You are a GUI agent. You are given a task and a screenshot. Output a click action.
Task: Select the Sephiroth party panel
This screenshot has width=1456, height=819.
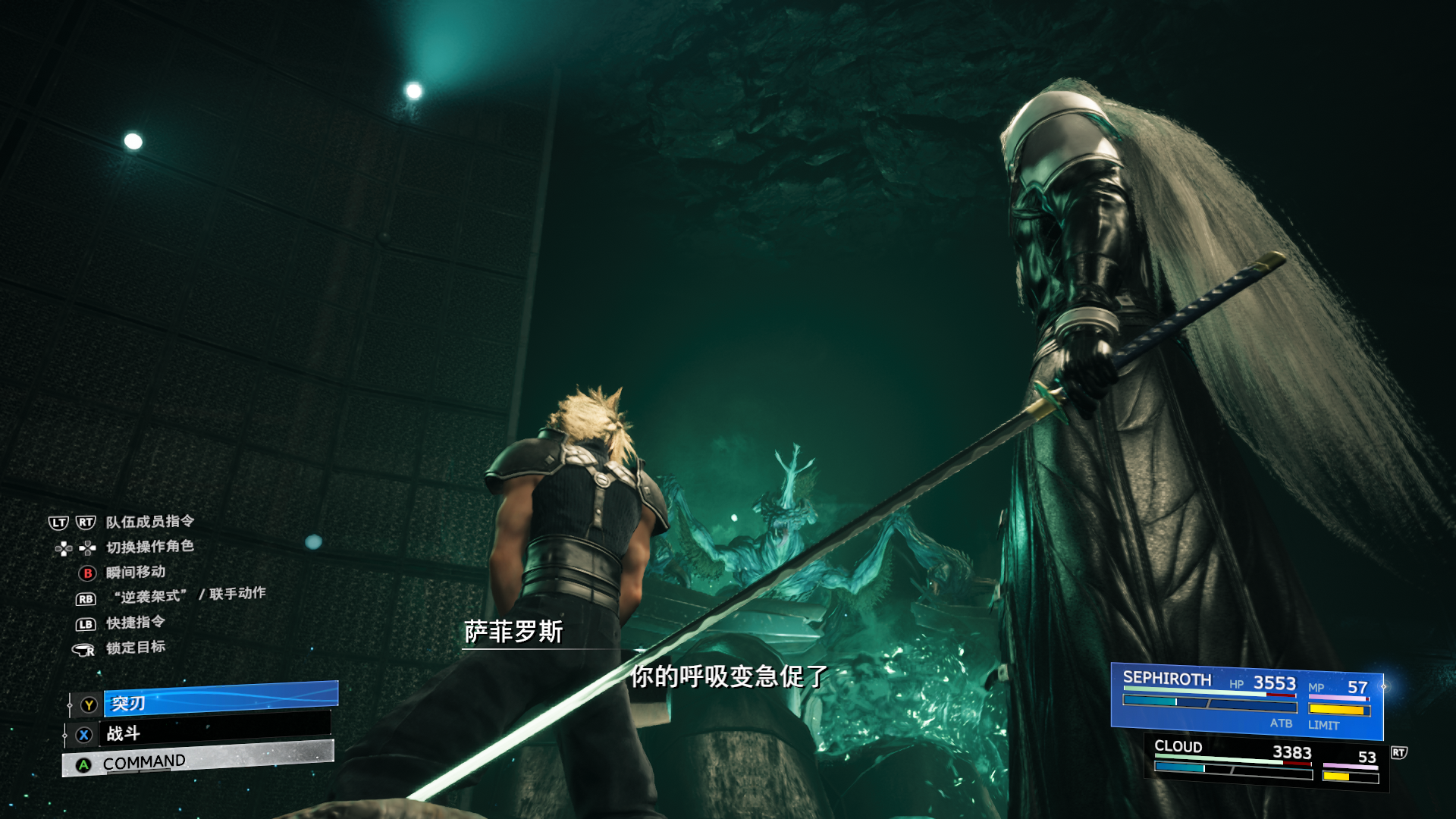click(1246, 700)
